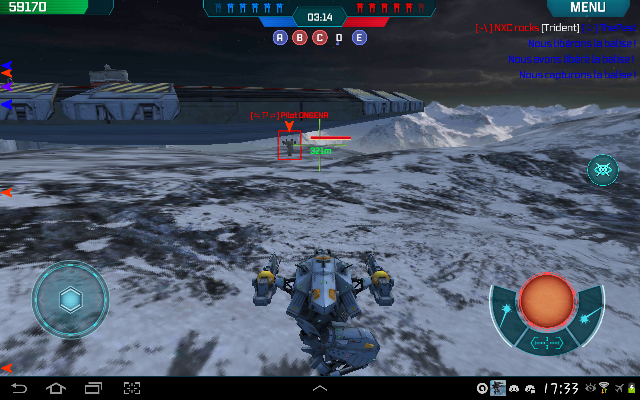Open the MENU button
640x400 pixels.
pos(587,8)
